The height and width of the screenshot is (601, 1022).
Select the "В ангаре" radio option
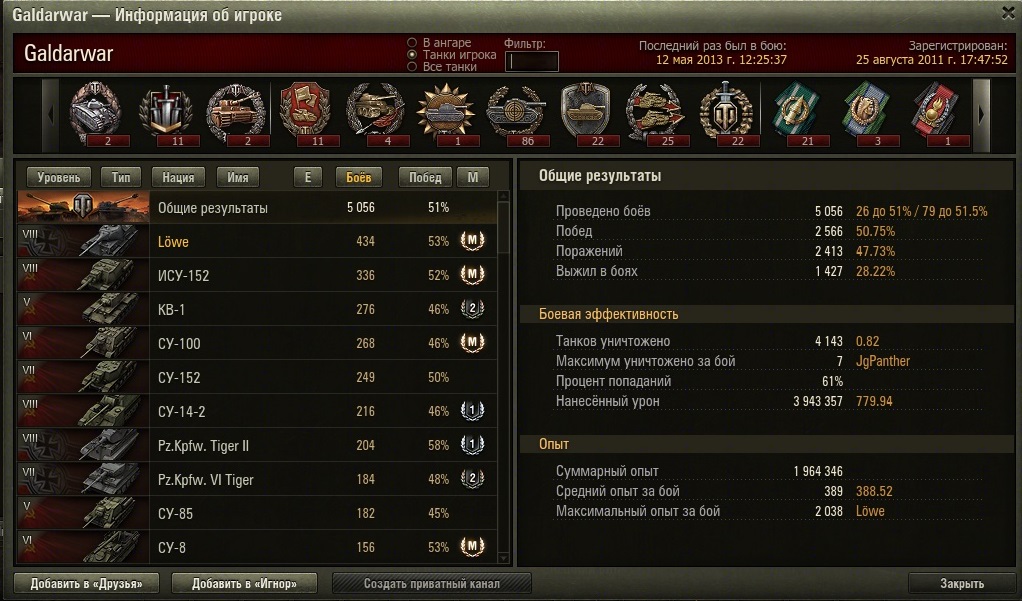(x=412, y=43)
